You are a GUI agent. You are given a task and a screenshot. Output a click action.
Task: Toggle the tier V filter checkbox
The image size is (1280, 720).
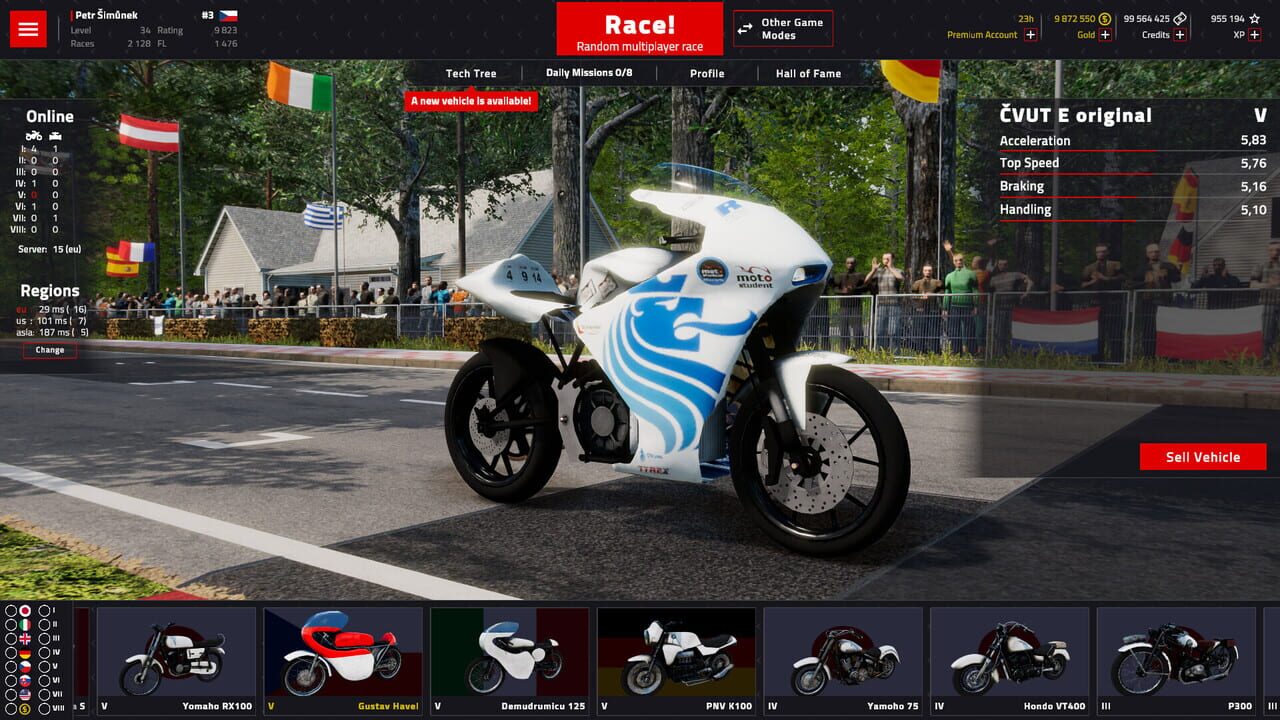(43, 666)
